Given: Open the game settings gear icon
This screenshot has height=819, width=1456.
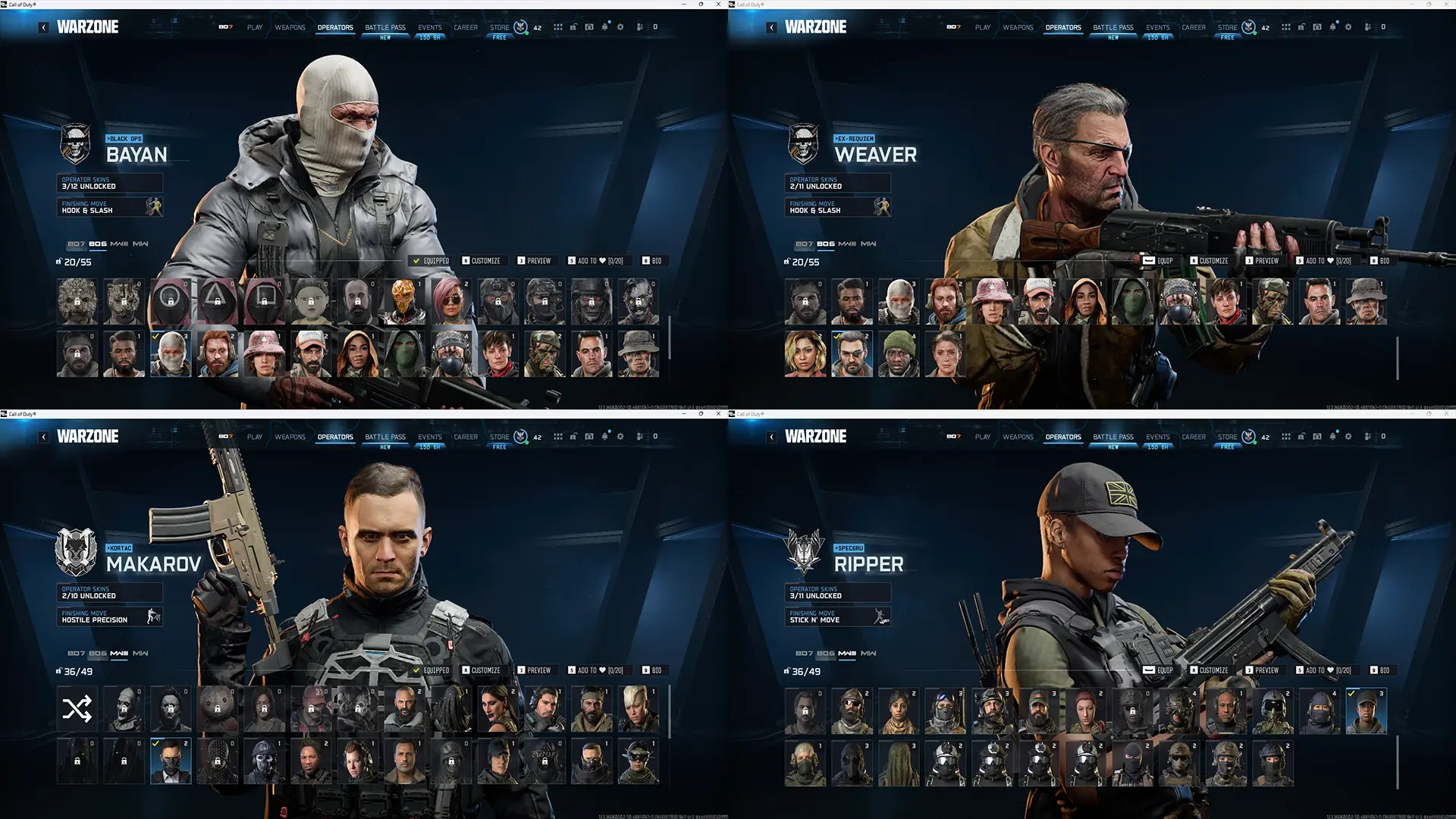Looking at the screenshot, I should point(620,27).
